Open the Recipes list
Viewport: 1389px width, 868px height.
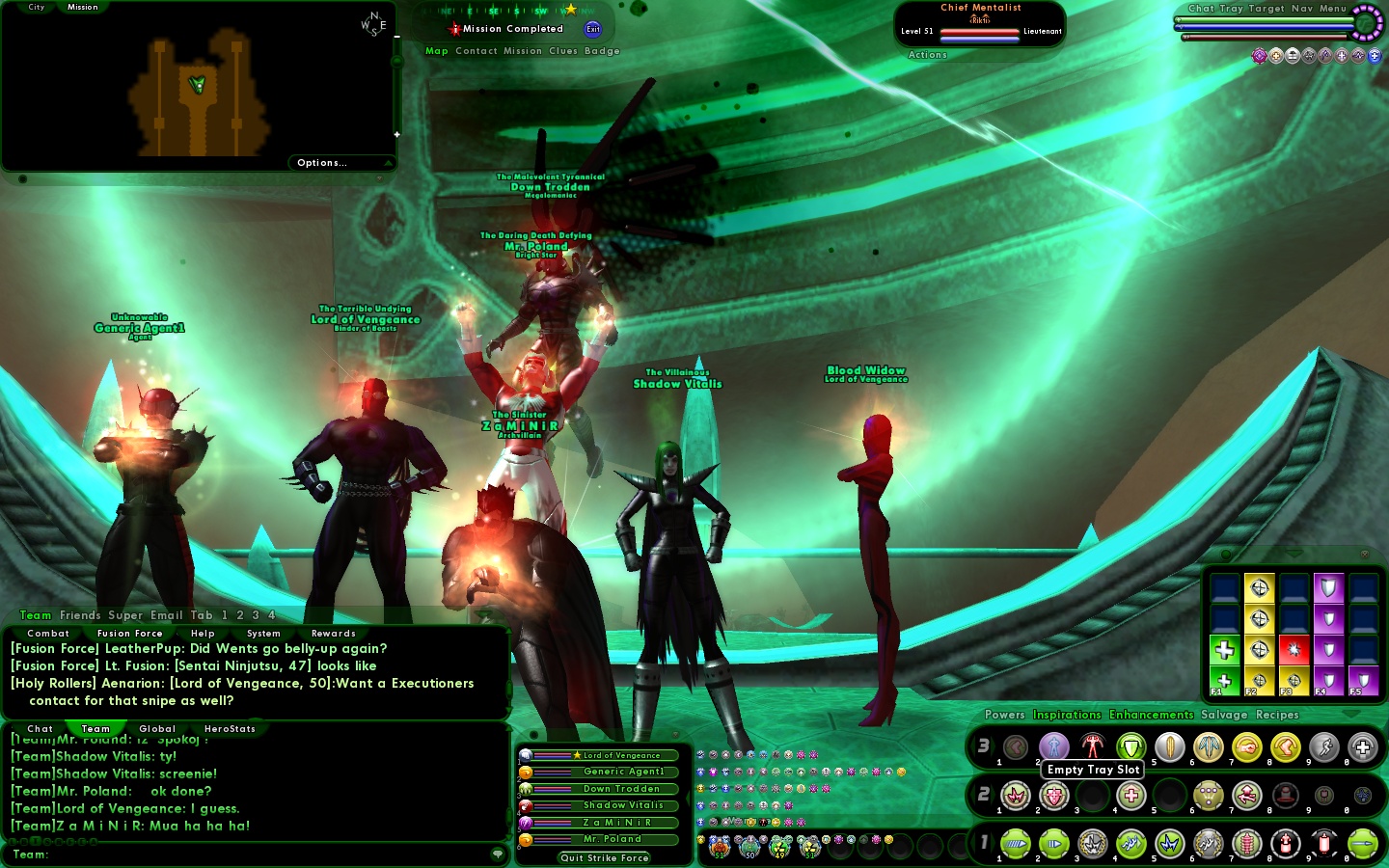[1277, 715]
